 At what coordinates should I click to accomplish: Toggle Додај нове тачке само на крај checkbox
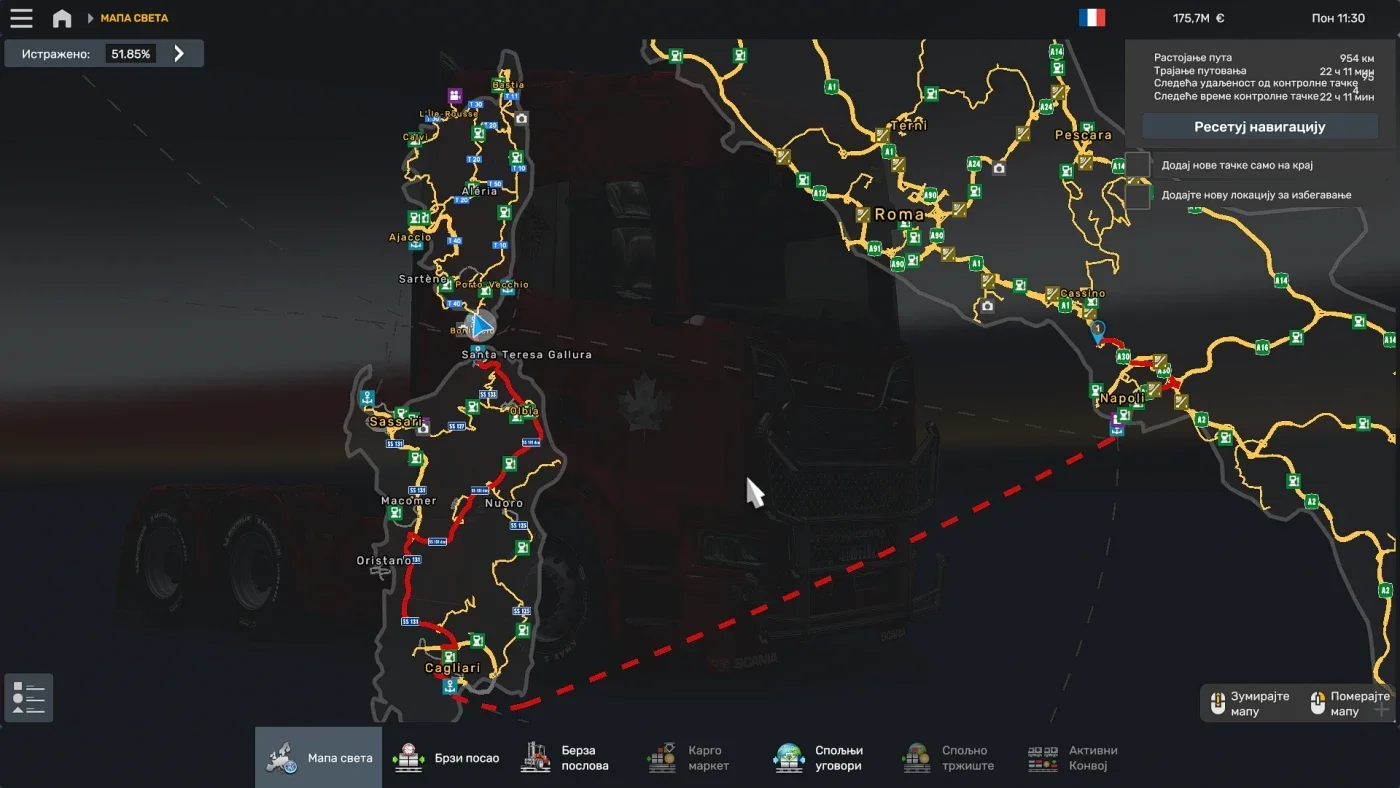(1138, 165)
